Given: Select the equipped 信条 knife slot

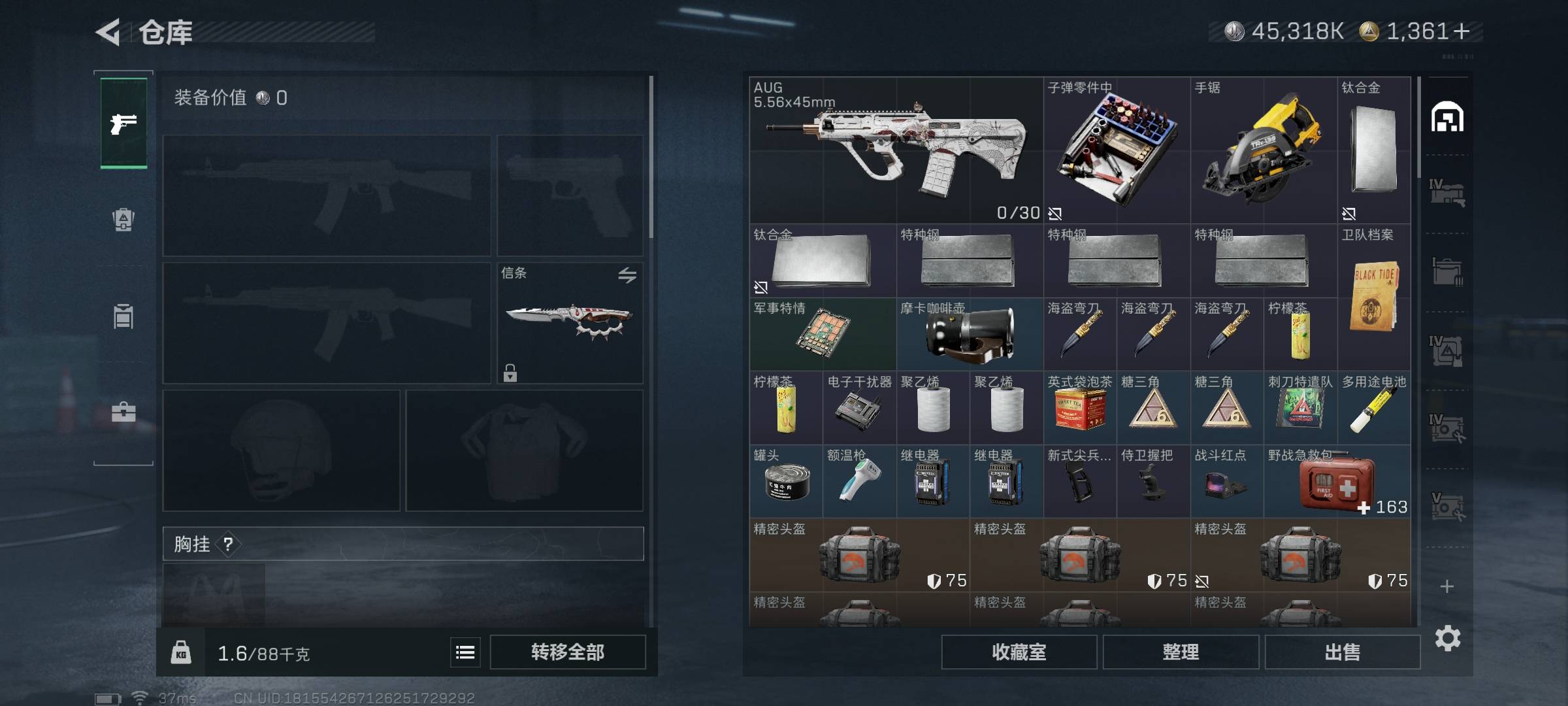Looking at the screenshot, I should click(570, 323).
